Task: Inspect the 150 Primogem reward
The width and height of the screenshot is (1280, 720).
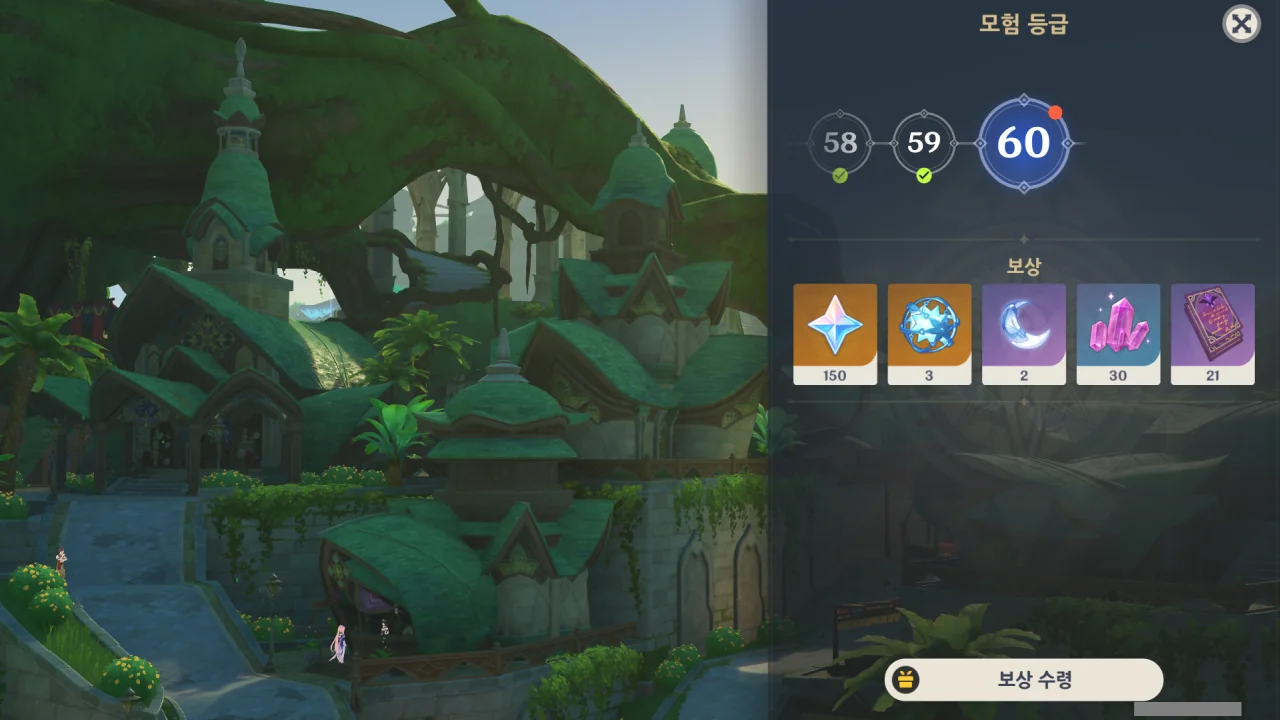Action: [835, 333]
